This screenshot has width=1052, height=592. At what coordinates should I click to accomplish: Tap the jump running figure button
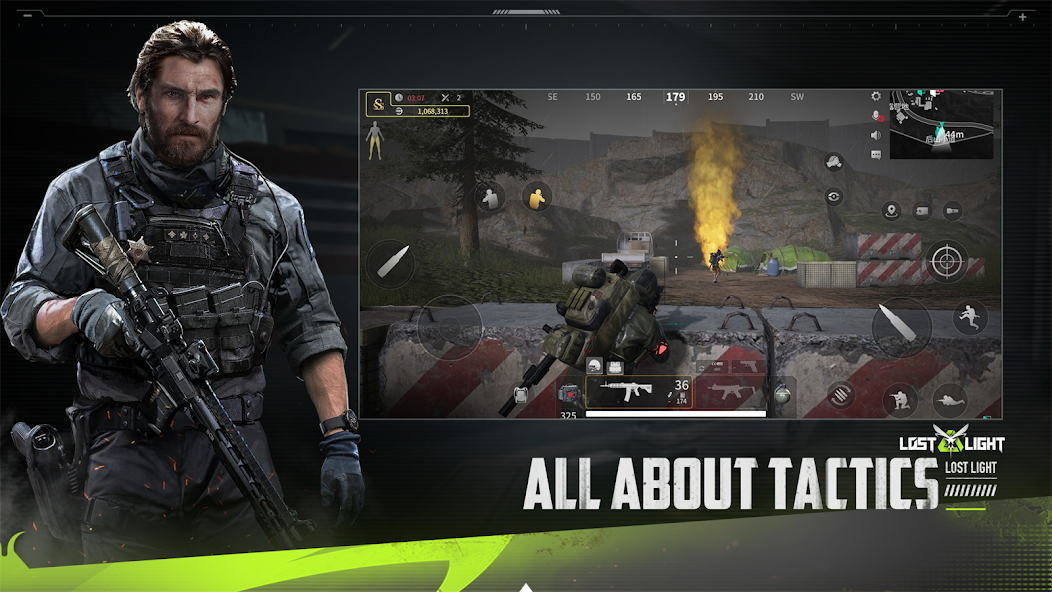point(969,318)
